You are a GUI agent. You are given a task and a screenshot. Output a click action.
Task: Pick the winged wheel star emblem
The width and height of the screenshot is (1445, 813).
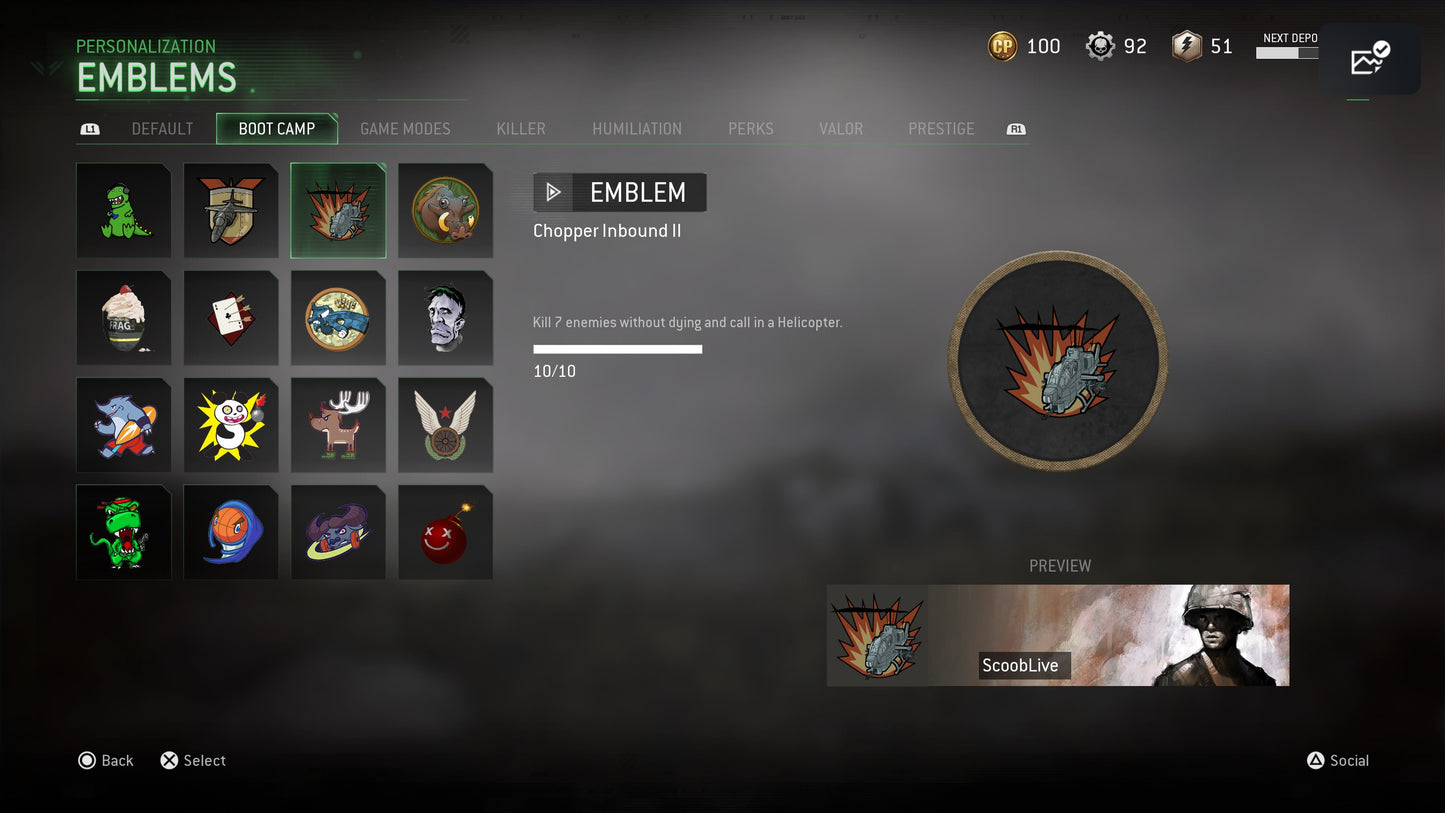(446, 425)
